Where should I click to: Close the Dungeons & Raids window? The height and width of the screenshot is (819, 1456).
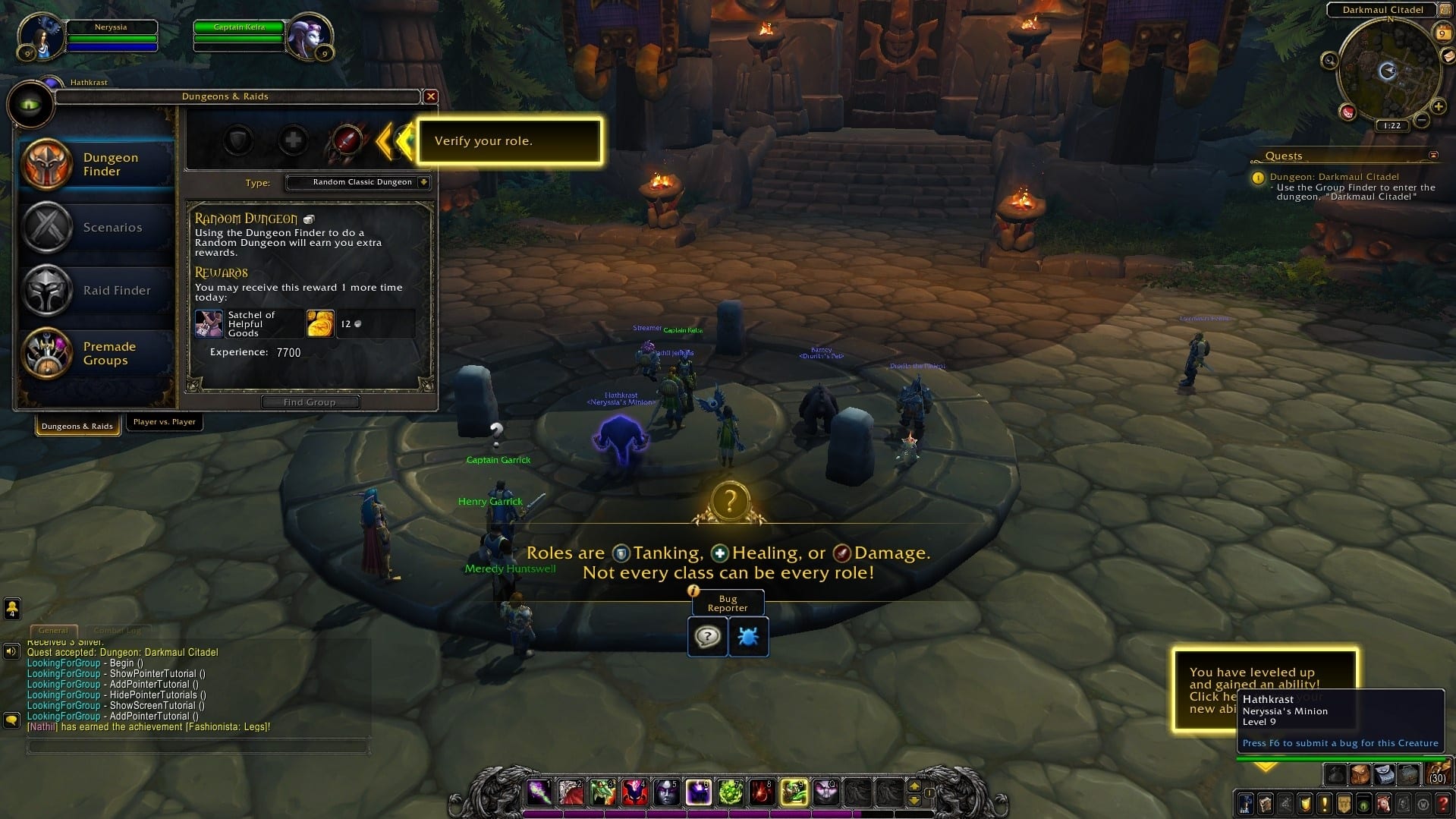(x=430, y=96)
